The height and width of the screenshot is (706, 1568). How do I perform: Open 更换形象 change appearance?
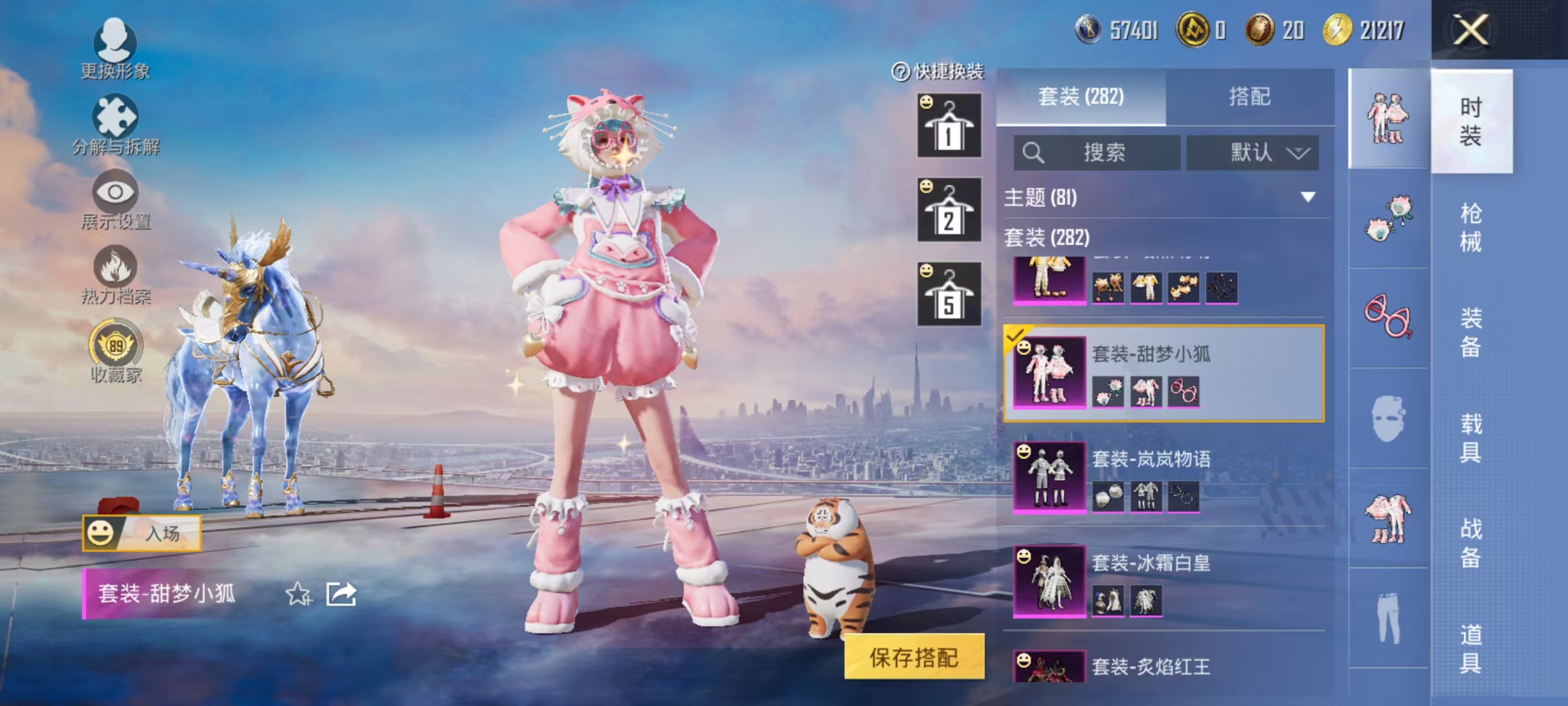[x=115, y=49]
